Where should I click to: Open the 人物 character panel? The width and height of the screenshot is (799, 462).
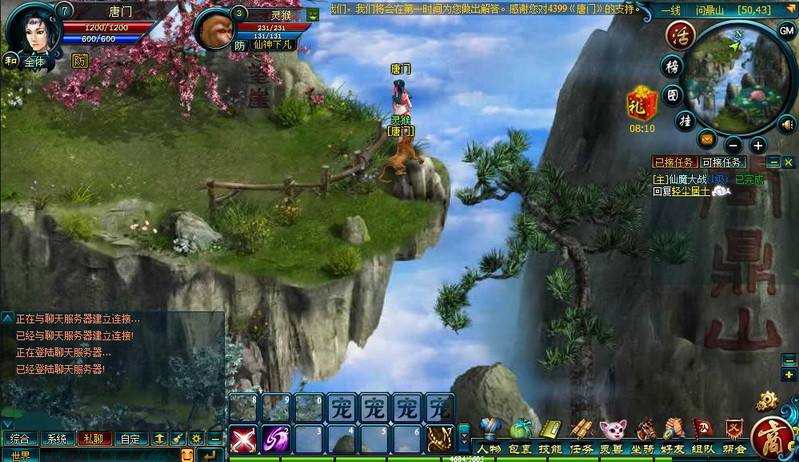pyautogui.click(x=488, y=435)
